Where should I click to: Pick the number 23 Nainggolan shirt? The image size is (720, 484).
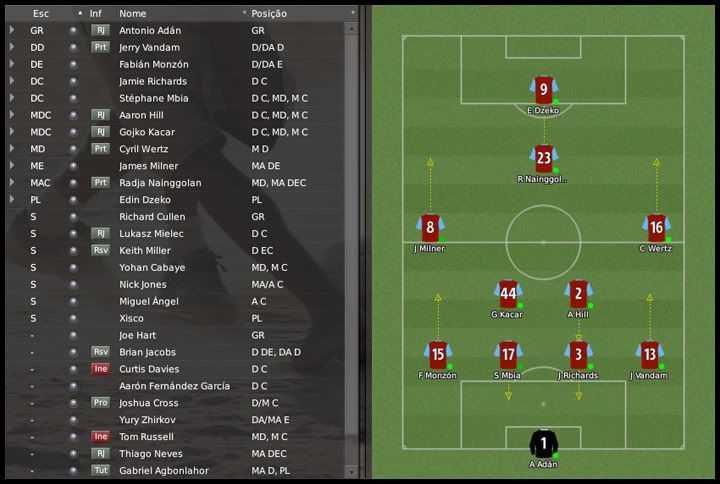tap(543, 158)
